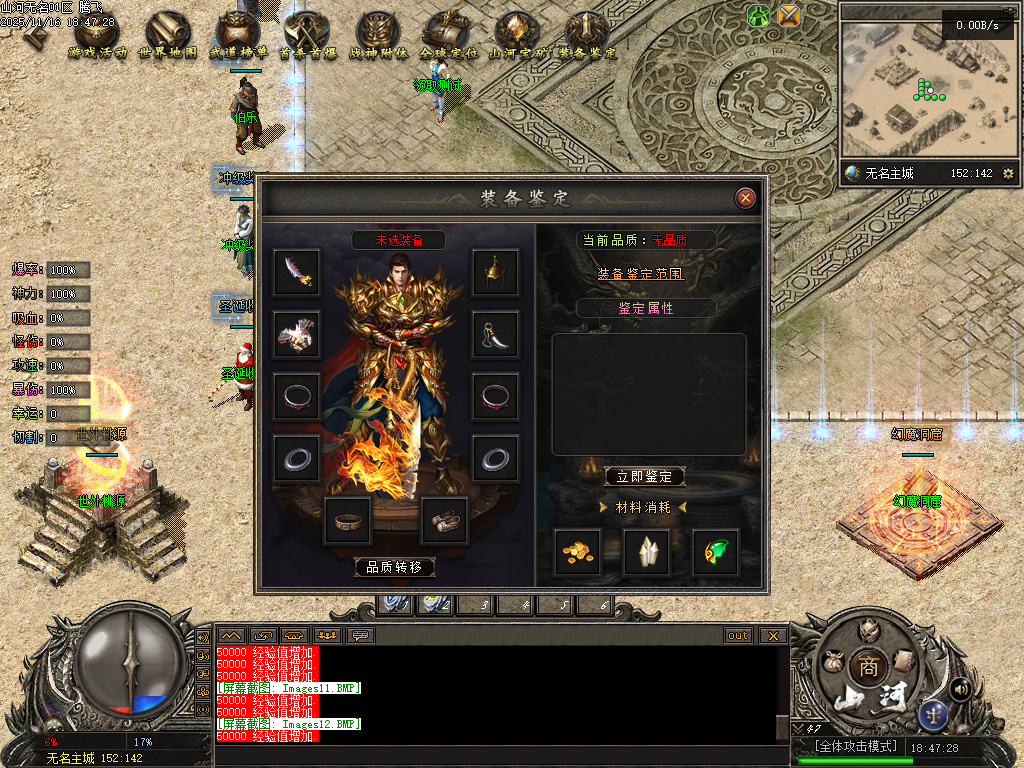The height and width of the screenshot is (768, 1024).
Task: Select the golden helmet equipment slot
Action: click(x=495, y=273)
